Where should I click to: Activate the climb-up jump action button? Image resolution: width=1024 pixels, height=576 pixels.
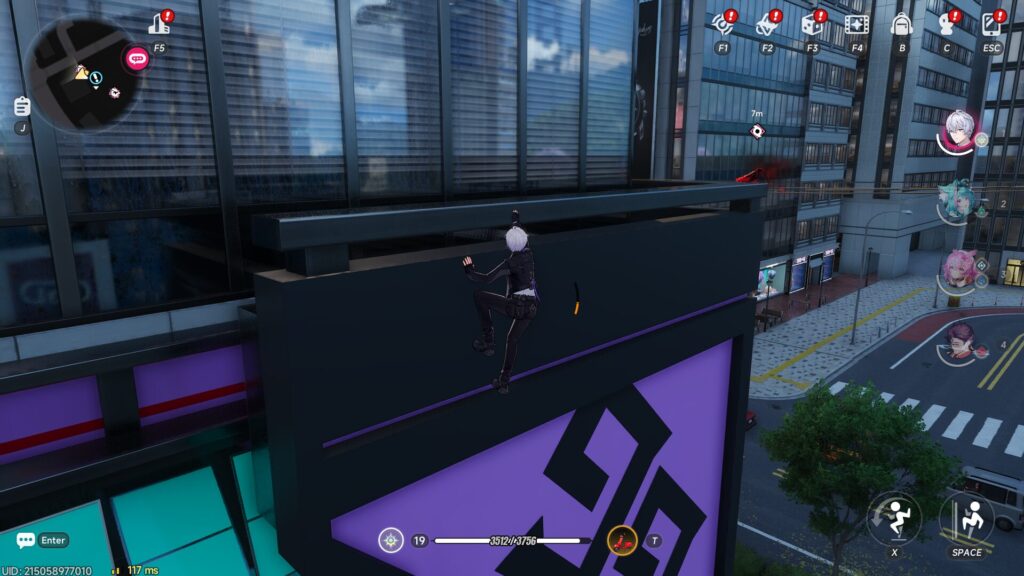(x=966, y=517)
